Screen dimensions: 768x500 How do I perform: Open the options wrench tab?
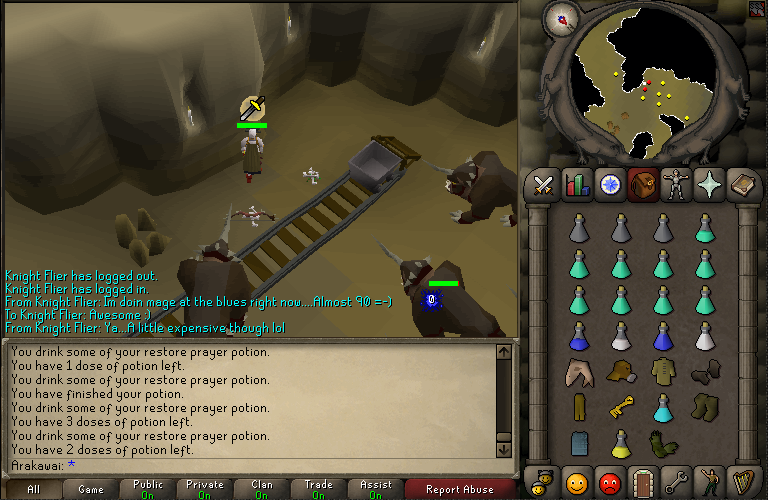(676, 483)
